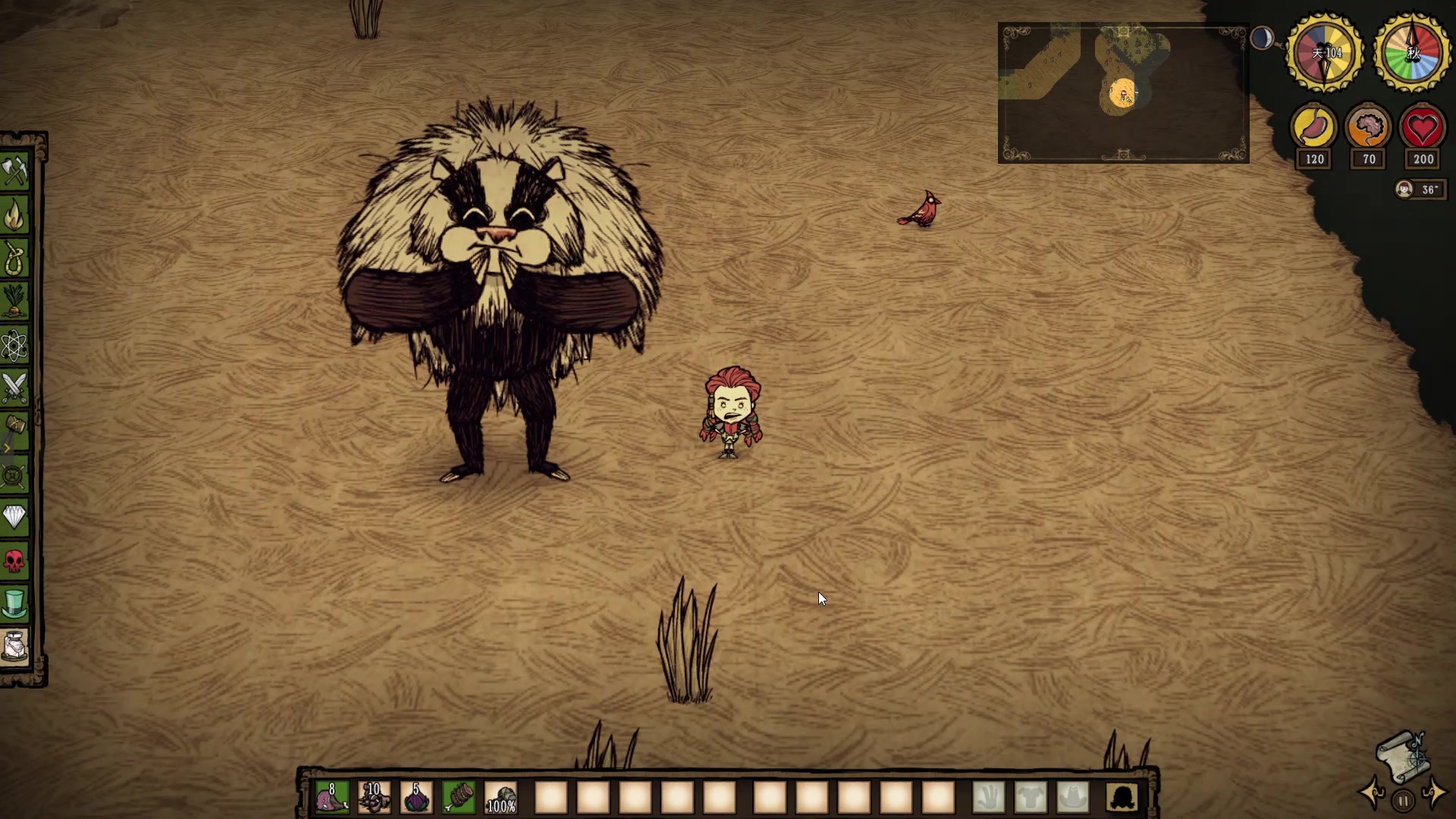Open the green top hat Dress tab
Screen dimensions: 1456x819
(14, 604)
